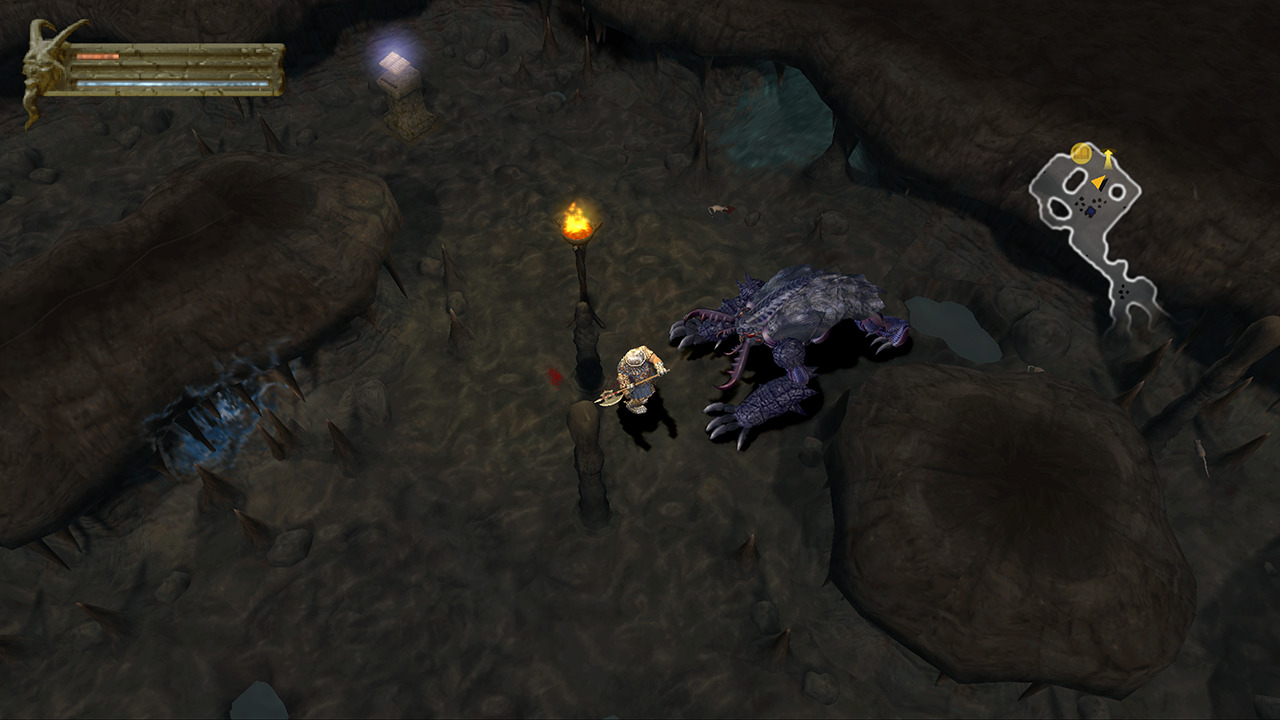Click the player position arrow on the minimap
This screenshot has width=1280, height=720.
point(1099,181)
